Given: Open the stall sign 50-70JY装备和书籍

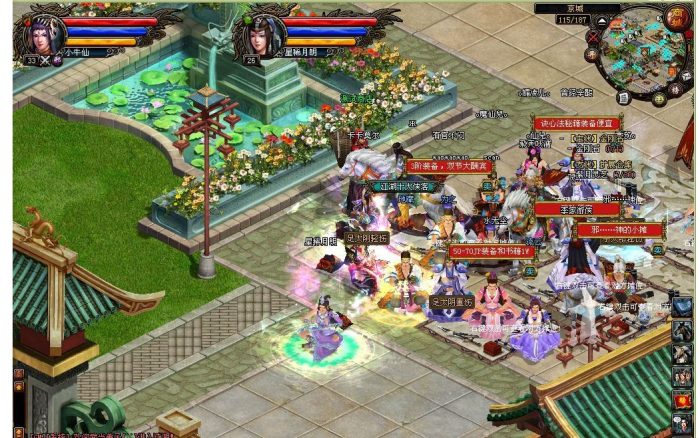Looking at the screenshot, I should pos(491,252).
